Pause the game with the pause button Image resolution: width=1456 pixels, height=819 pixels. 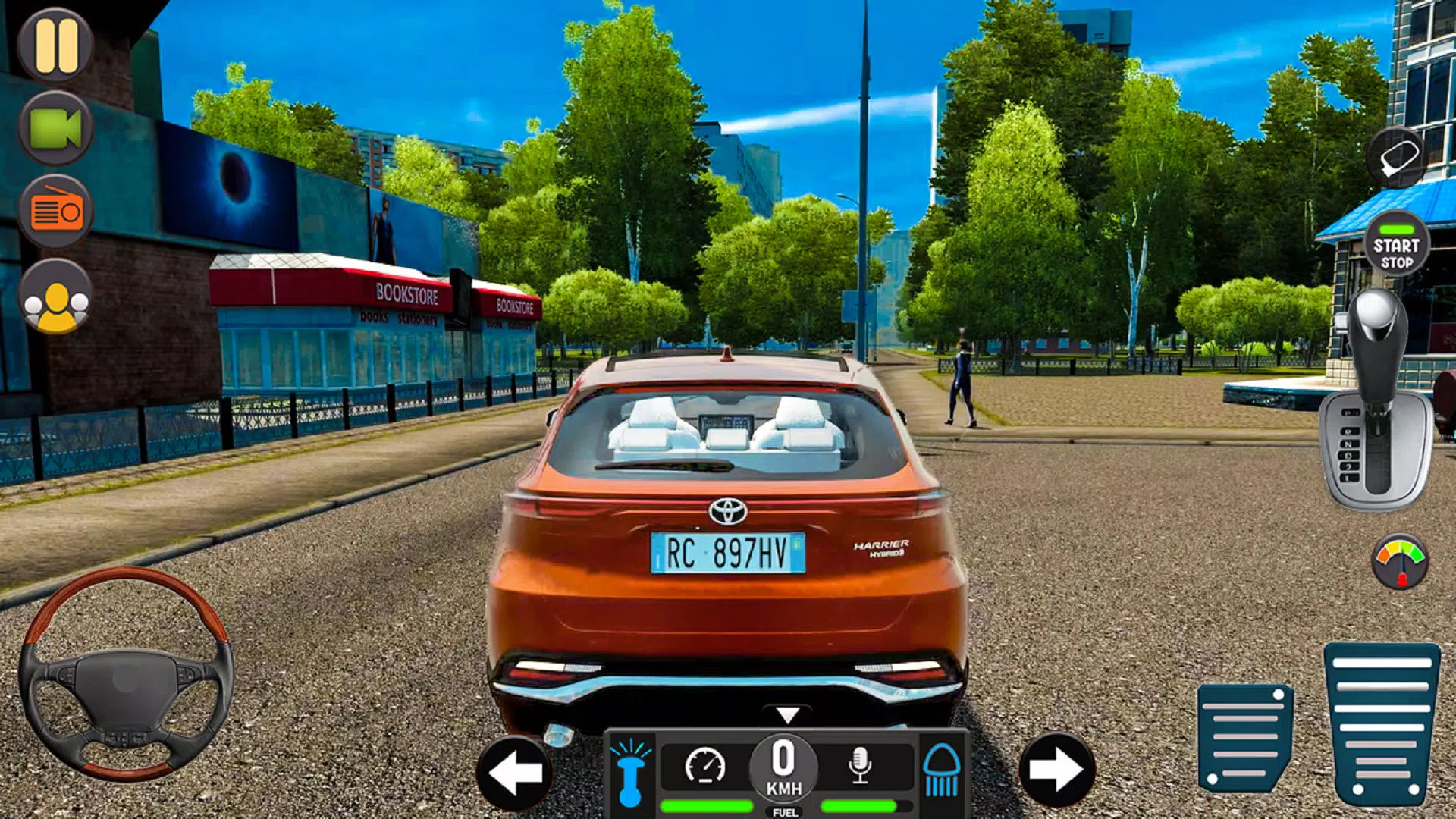[x=55, y=45]
